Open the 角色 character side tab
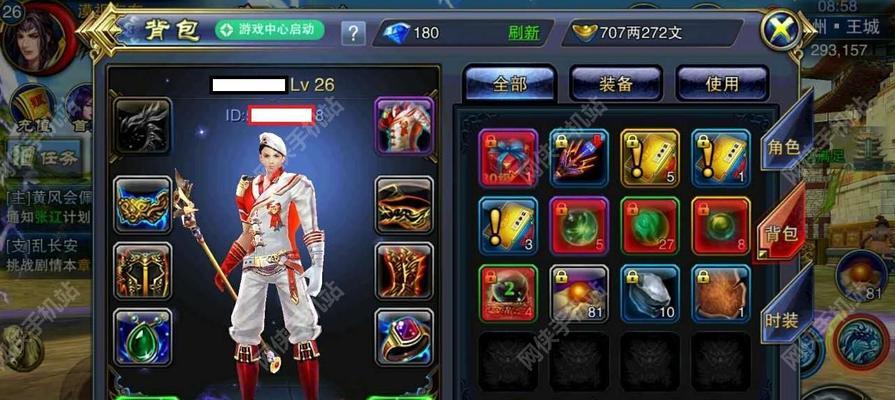 (x=785, y=147)
